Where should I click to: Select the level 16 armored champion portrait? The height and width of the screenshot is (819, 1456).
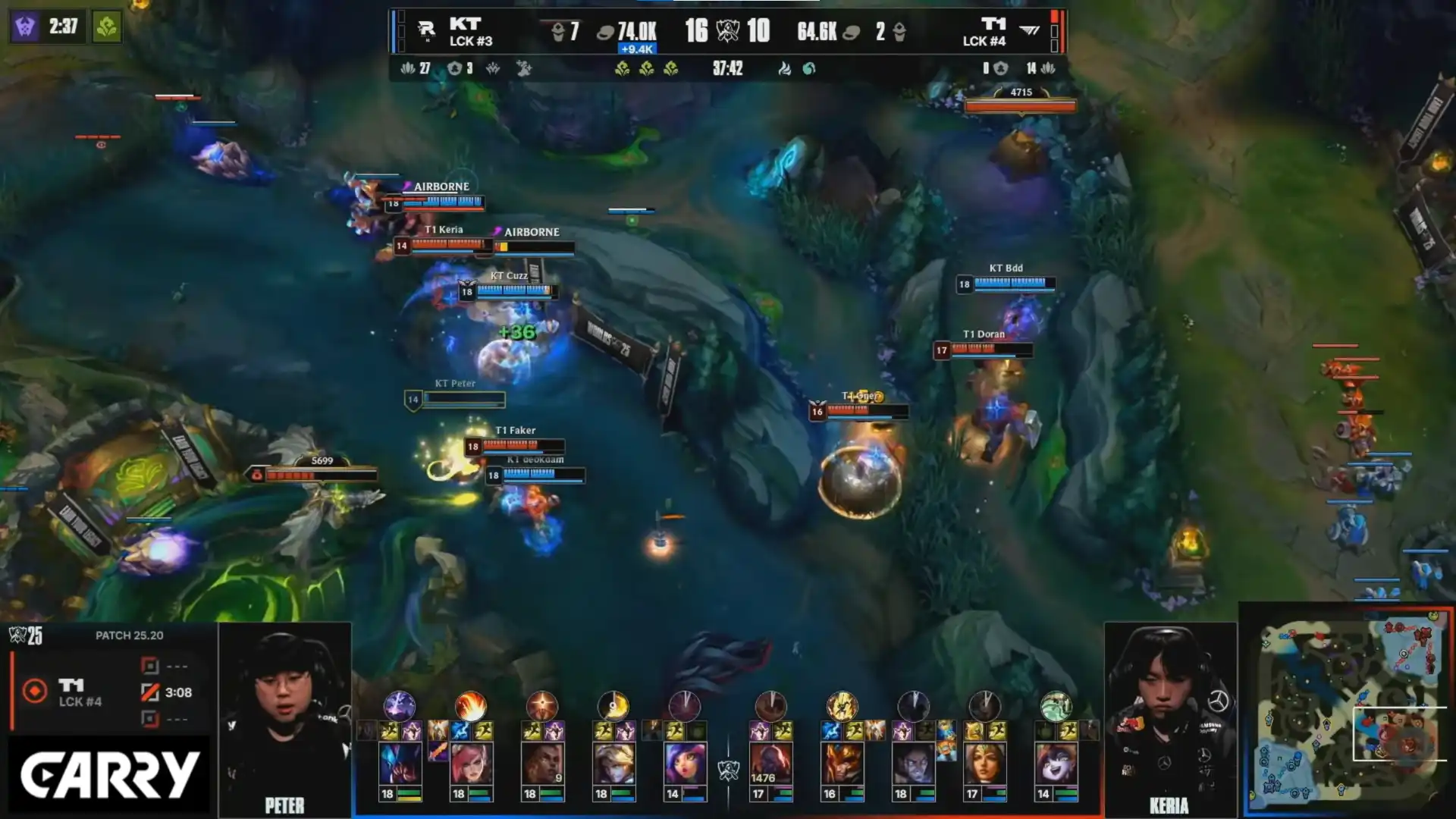pyautogui.click(x=841, y=763)
